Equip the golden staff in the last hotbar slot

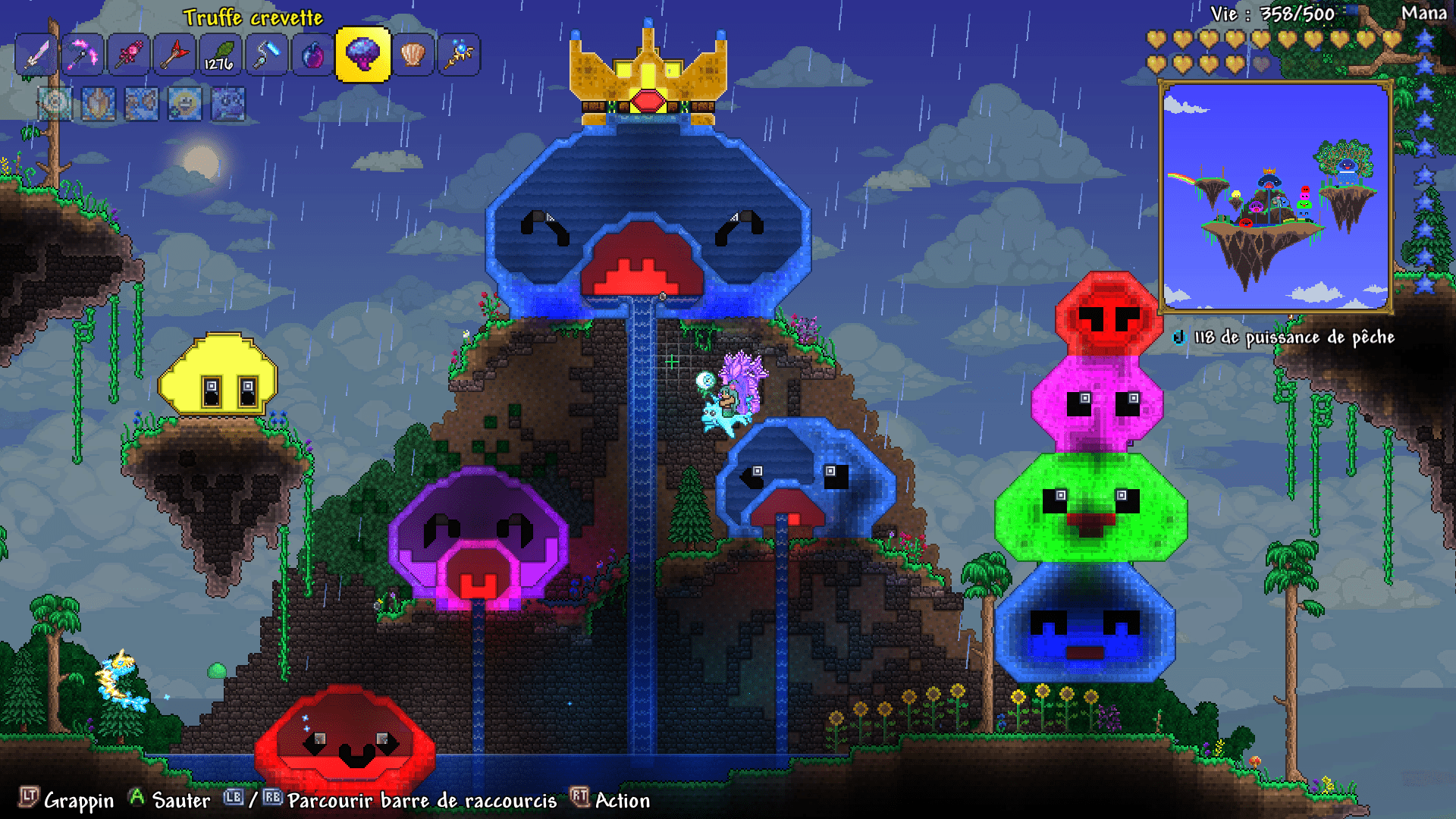pyautogui.click(x=458, y=54)
